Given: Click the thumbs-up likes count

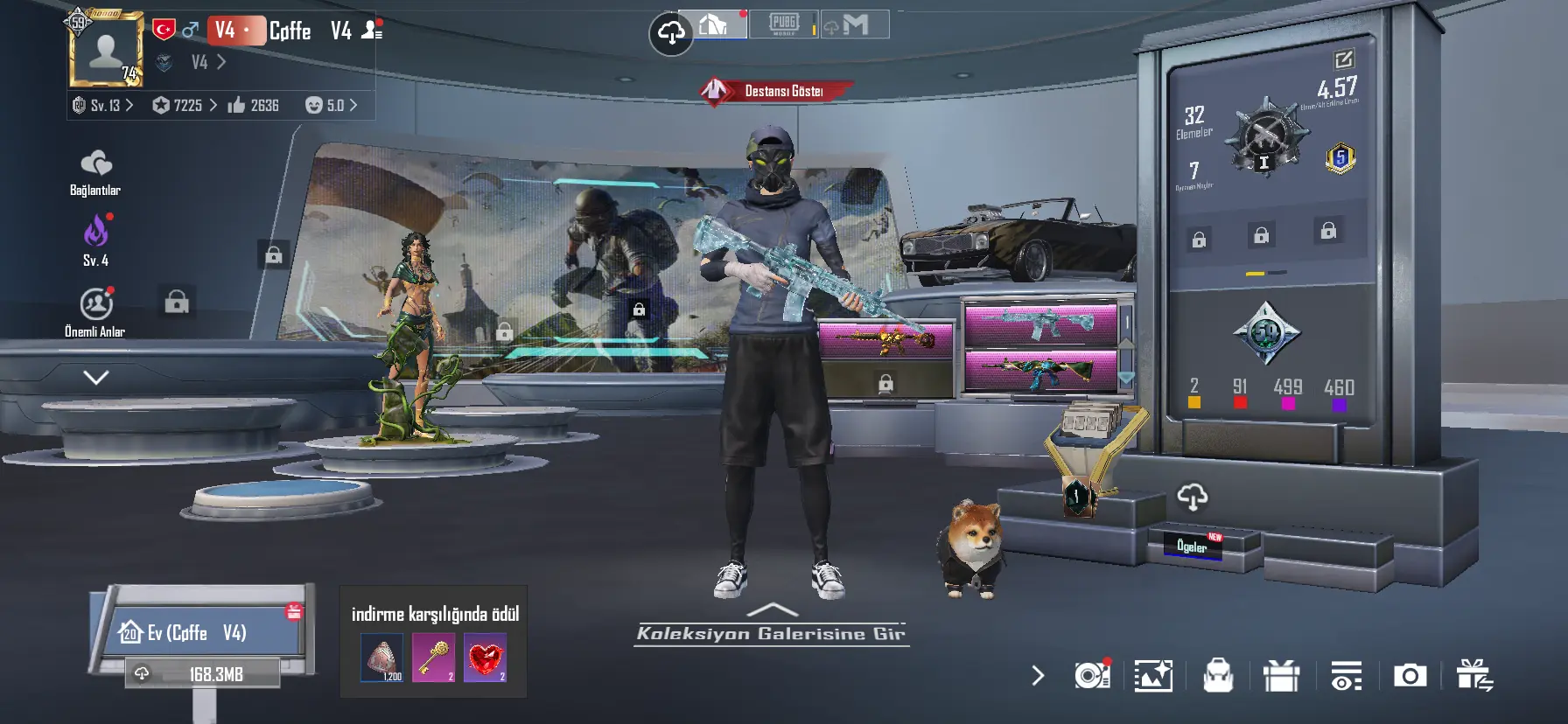Looking at the screenshot, I should tap(253, 106).
